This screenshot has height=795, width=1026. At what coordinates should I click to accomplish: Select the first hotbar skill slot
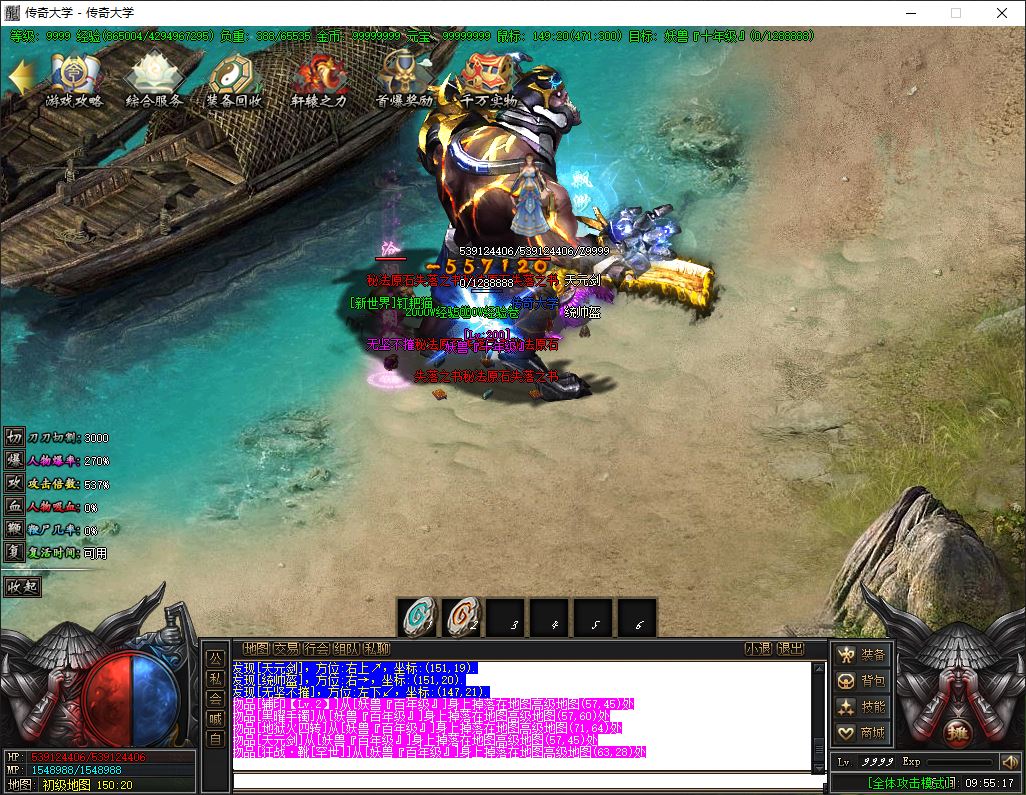pyautogui.click(x=418, y=619)
